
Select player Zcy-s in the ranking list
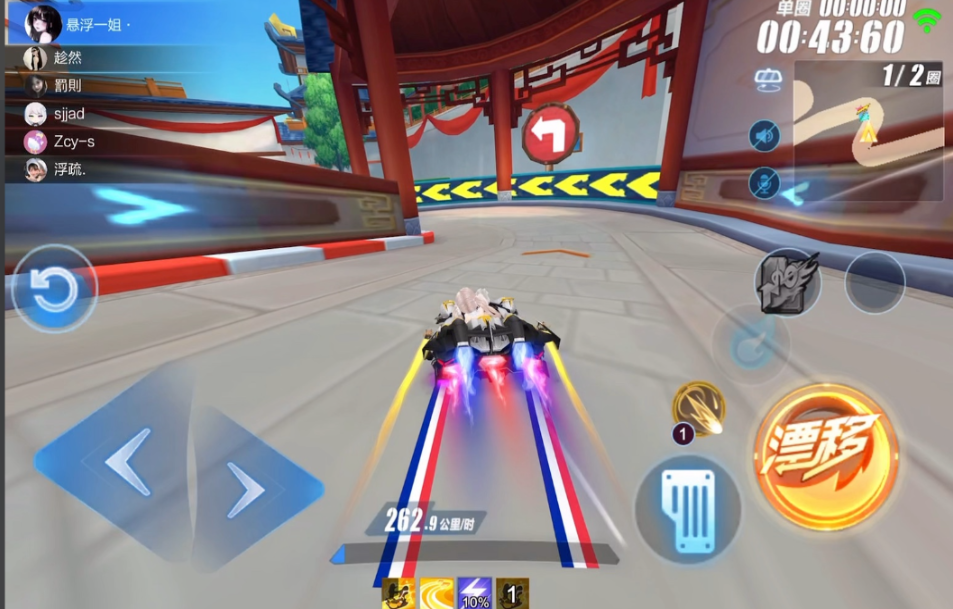[74, 141]
